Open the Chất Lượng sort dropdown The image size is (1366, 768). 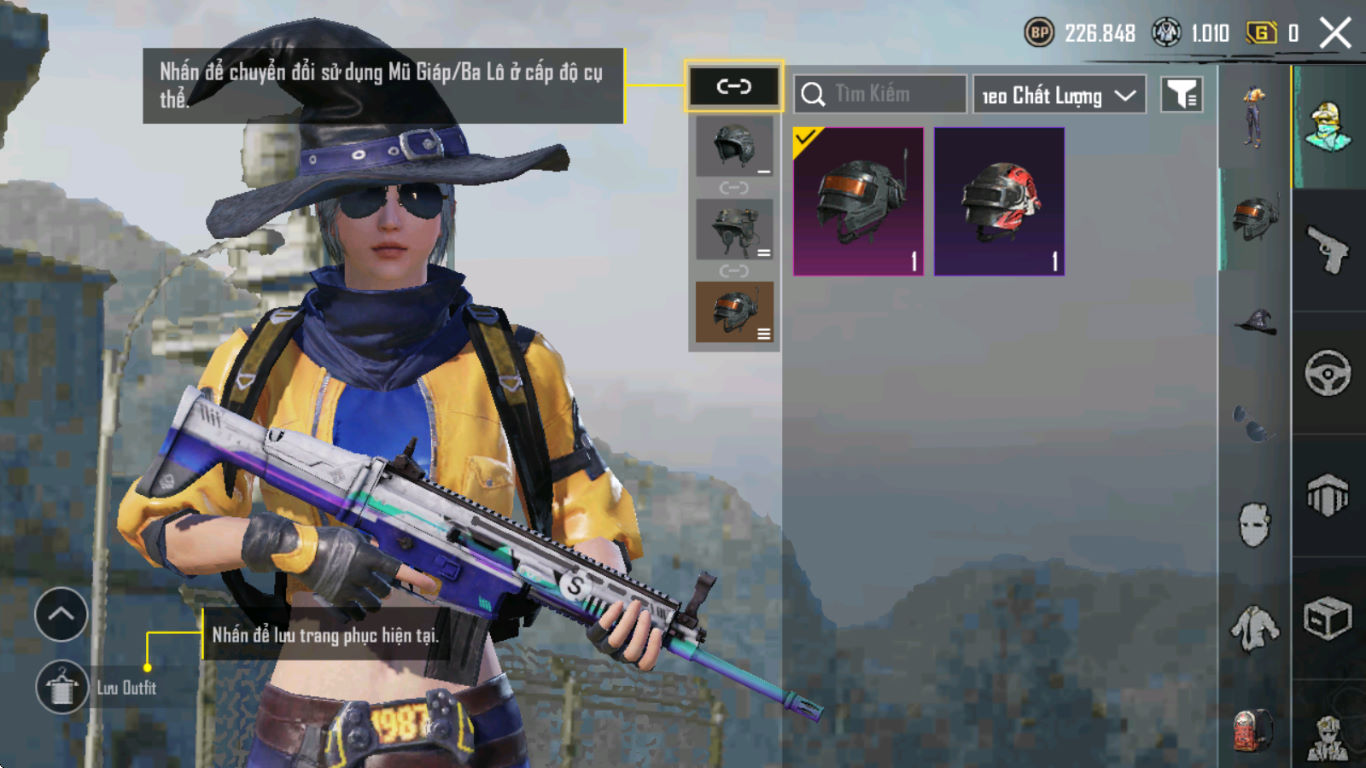tap(1059, 95)
